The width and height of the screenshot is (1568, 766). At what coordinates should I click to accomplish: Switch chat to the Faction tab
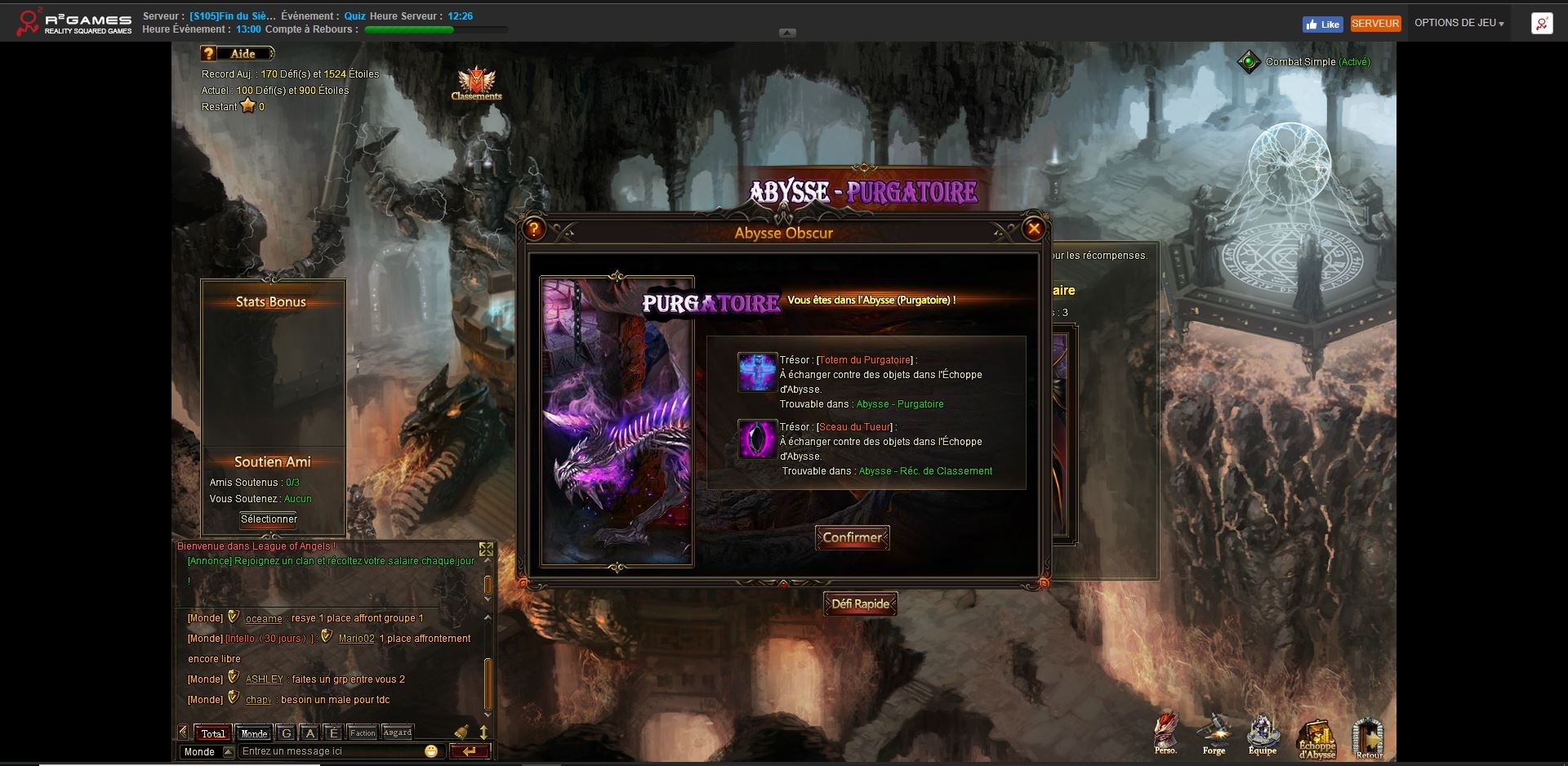click(x=363, y=733)
